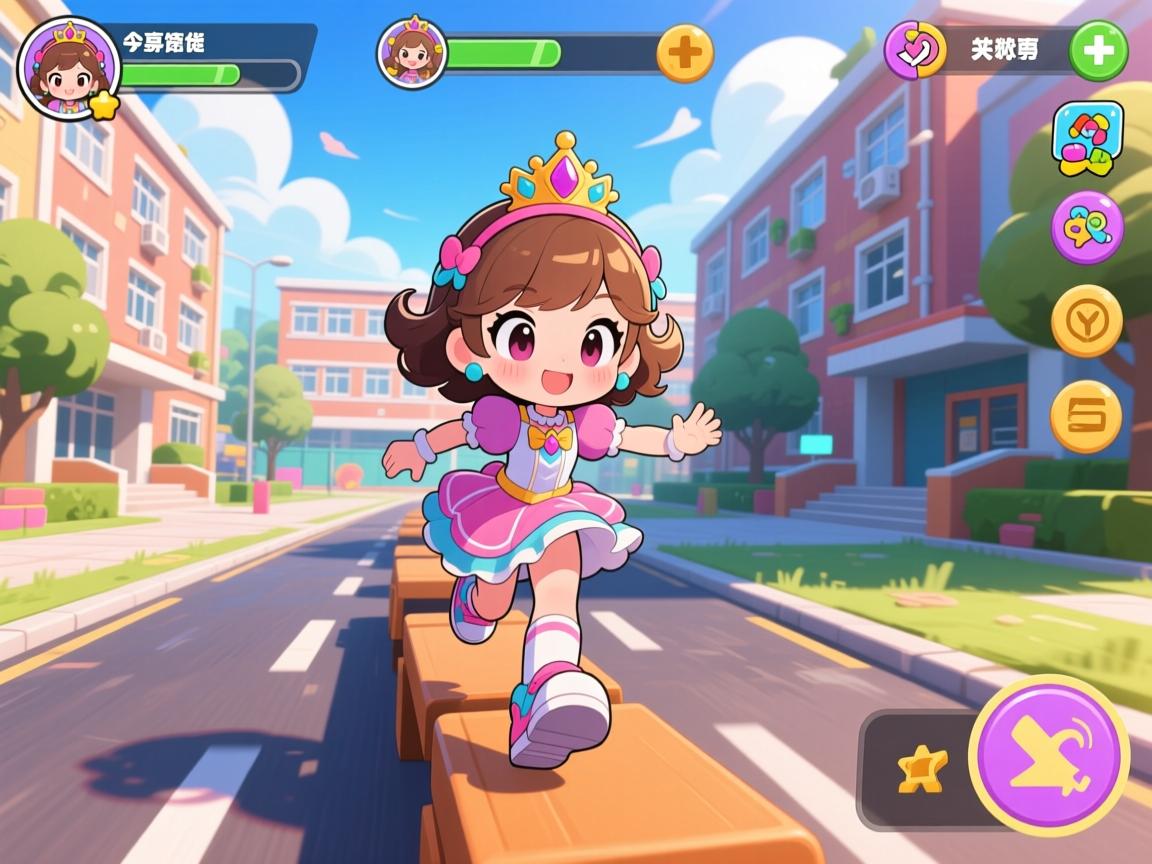
Task: Tap the gold Y coin button
Action: tap(1087, 320)
